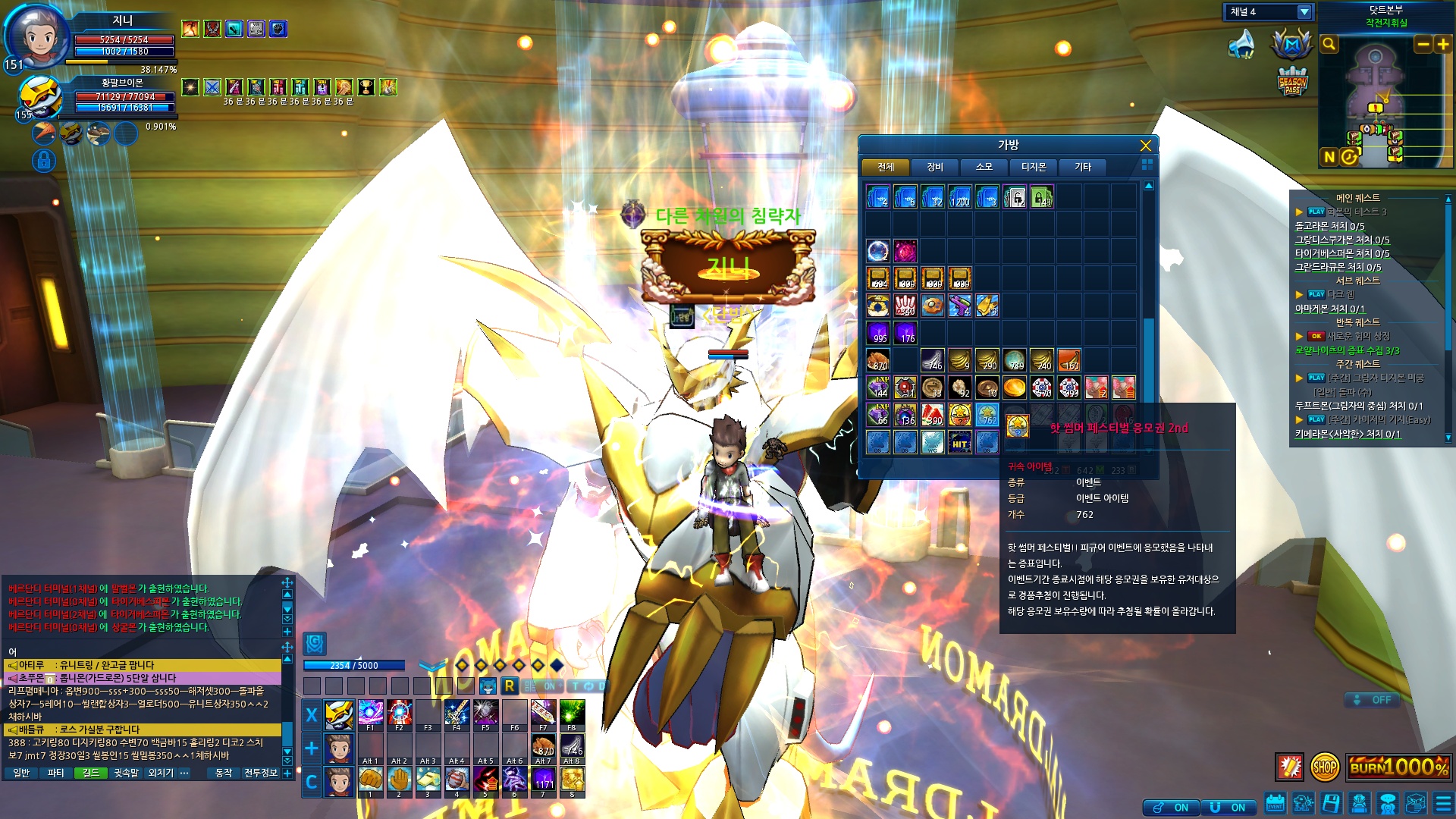Show the 디지몬 inventory tab

(1033, 167)
